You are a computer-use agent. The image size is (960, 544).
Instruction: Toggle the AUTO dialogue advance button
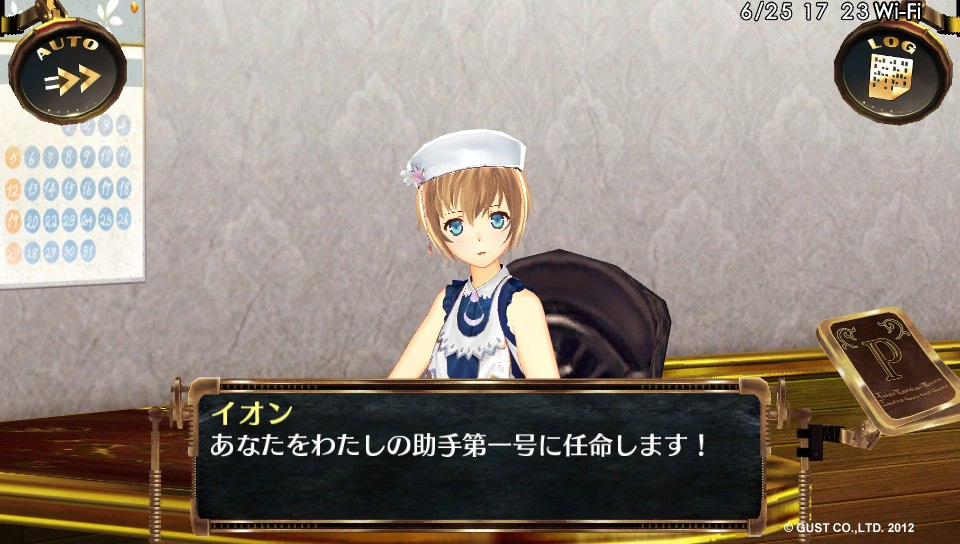pyautogui.click(x=67, y=70)
